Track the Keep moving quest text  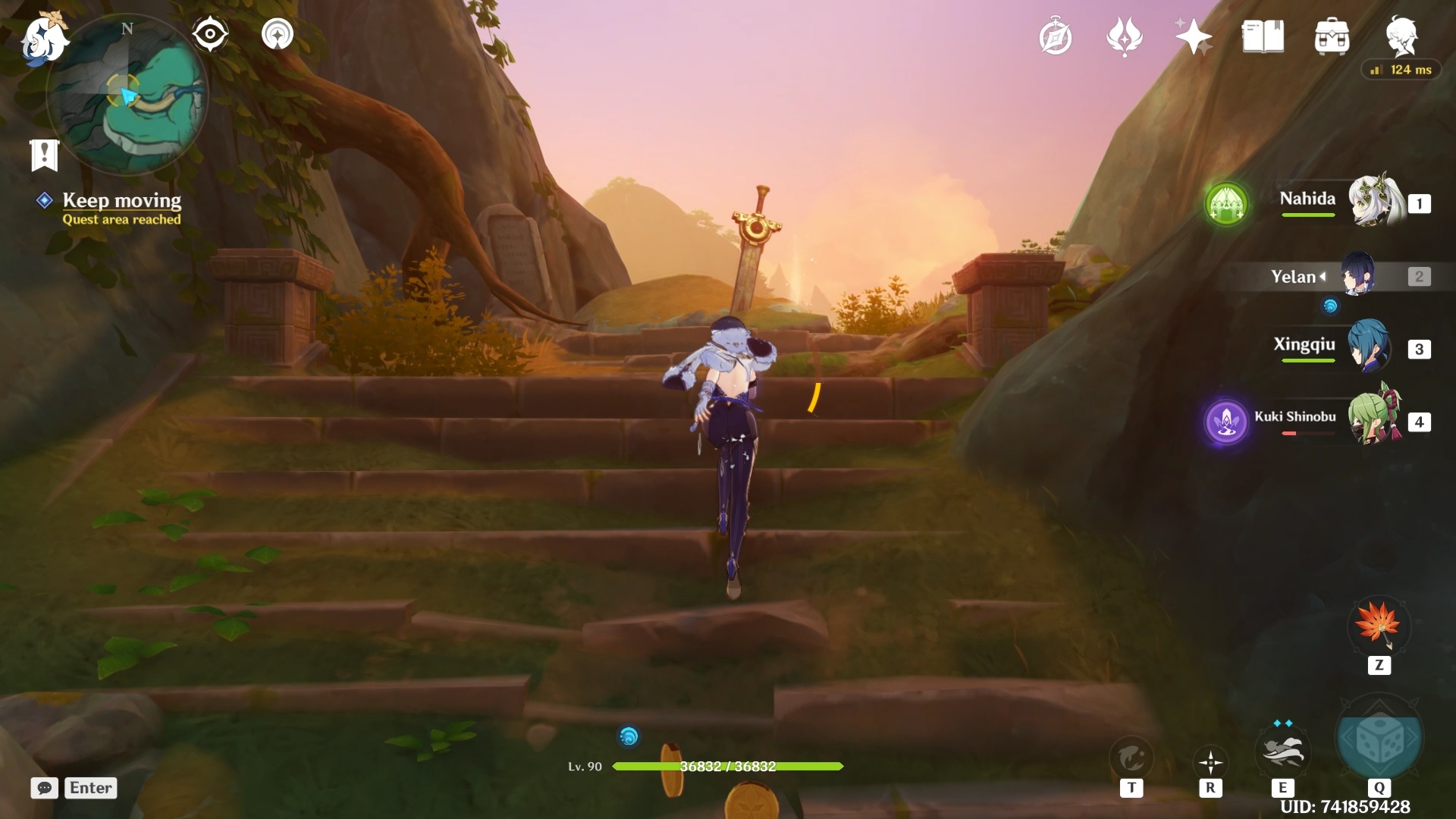click(x=122, y=200)
